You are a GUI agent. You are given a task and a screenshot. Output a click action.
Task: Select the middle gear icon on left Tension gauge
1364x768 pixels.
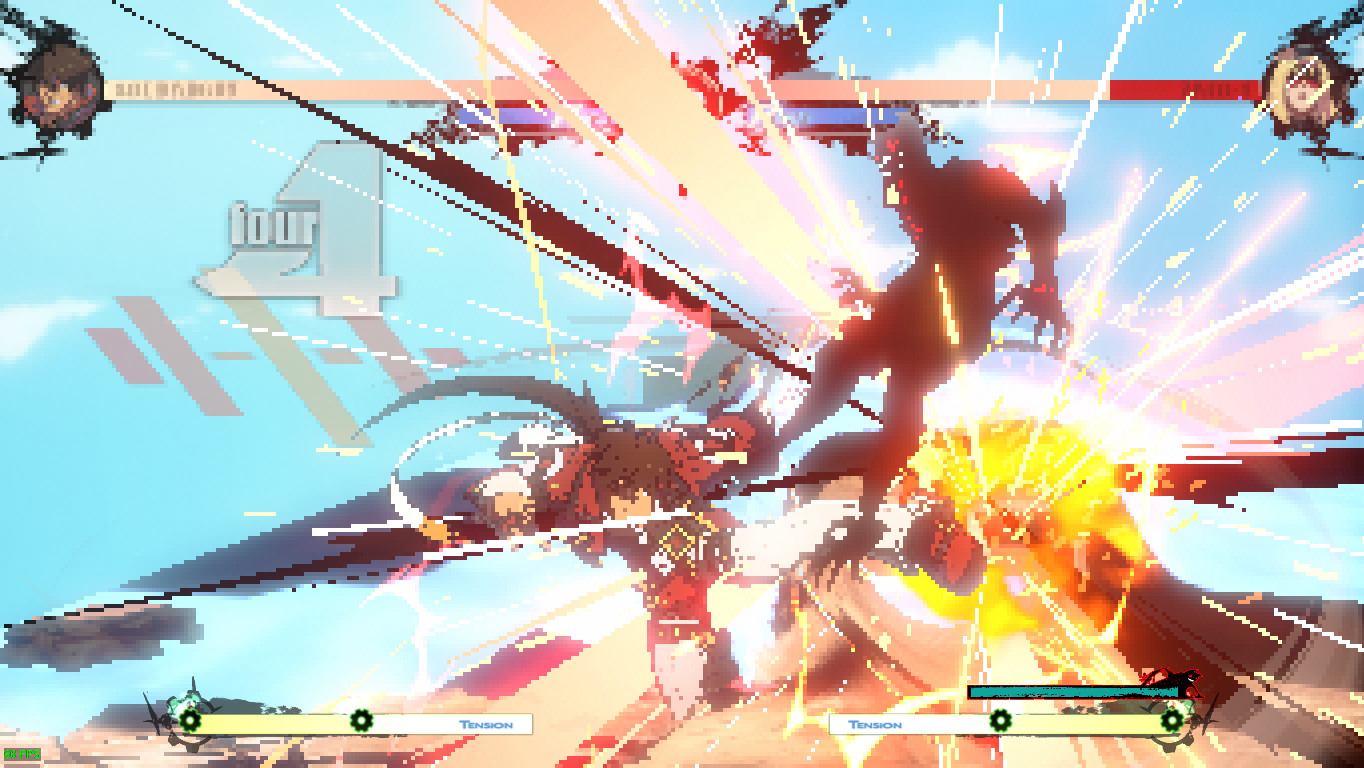coord(360,720)
